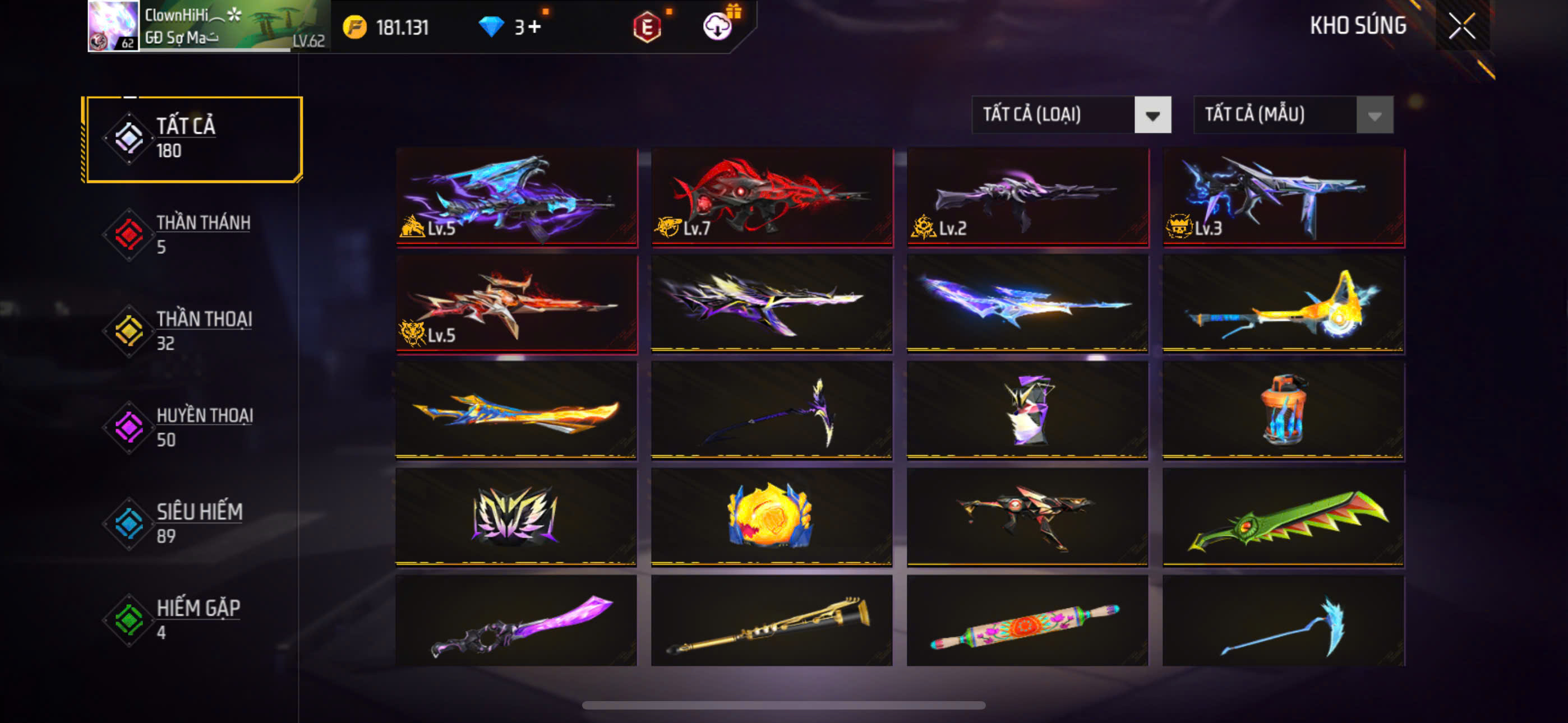The width and height of the screenshot is (1568, 723).
Task: Choose the red Lv.7 evolution gun skin
Action: 772,197
